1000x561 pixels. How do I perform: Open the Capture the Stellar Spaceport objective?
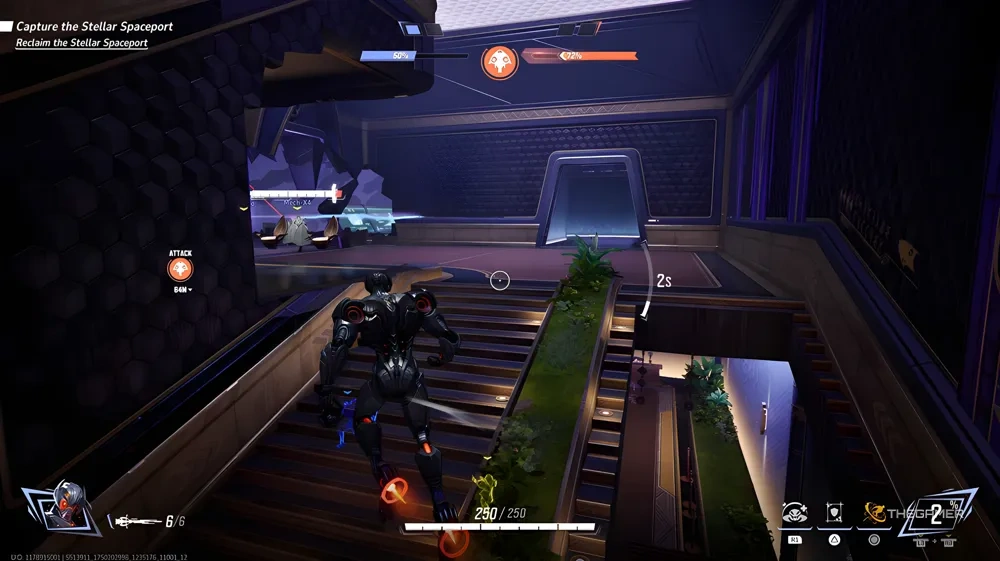(x=95, y=27)
